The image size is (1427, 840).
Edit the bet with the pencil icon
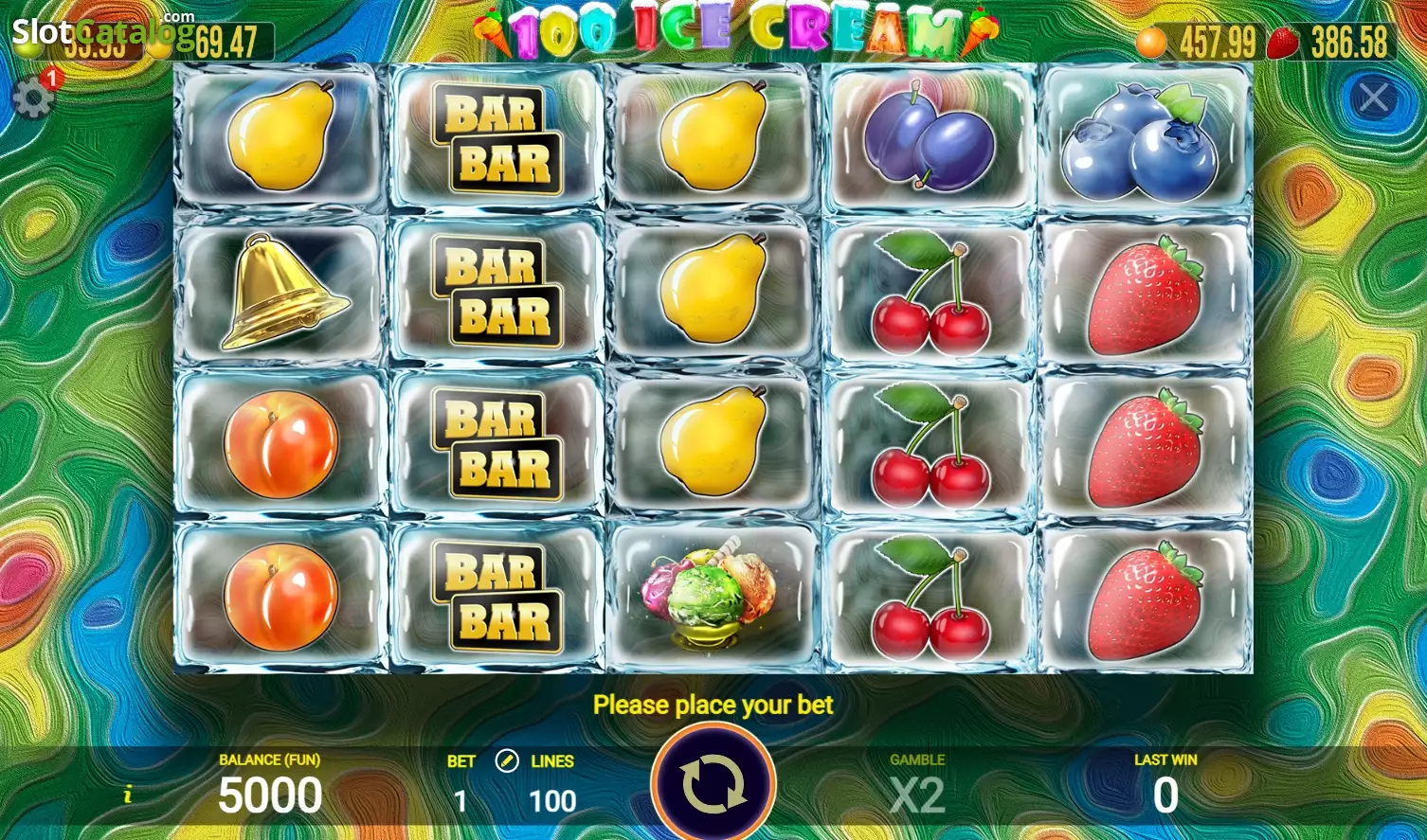pyautogui.click(x=507, y=760)
